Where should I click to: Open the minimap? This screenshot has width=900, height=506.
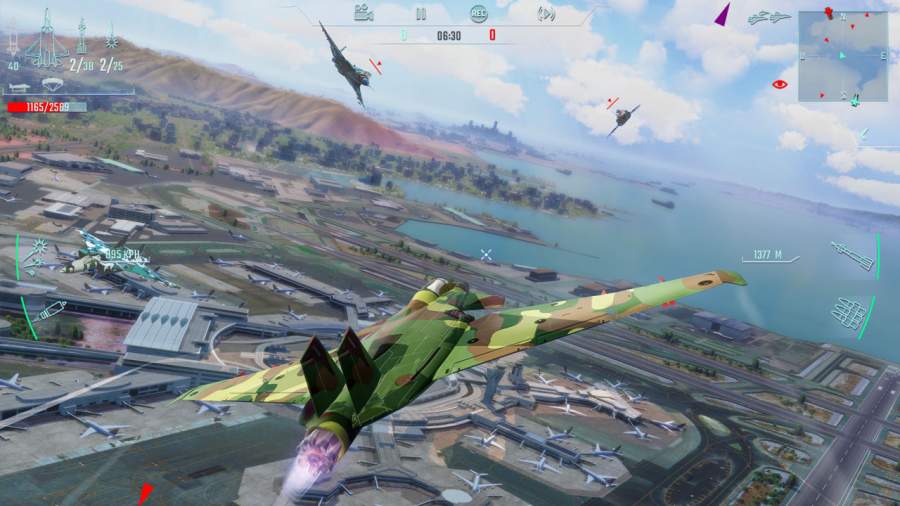click(x=843, y=56)
